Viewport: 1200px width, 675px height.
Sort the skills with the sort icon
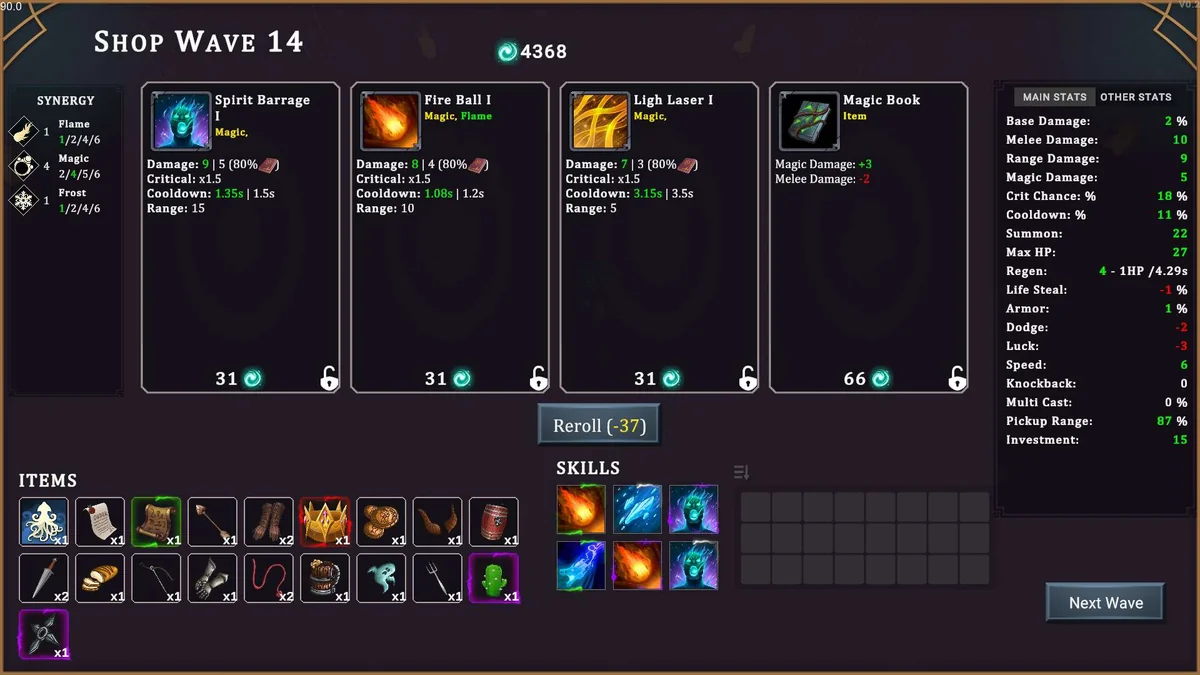pos(741,472)
